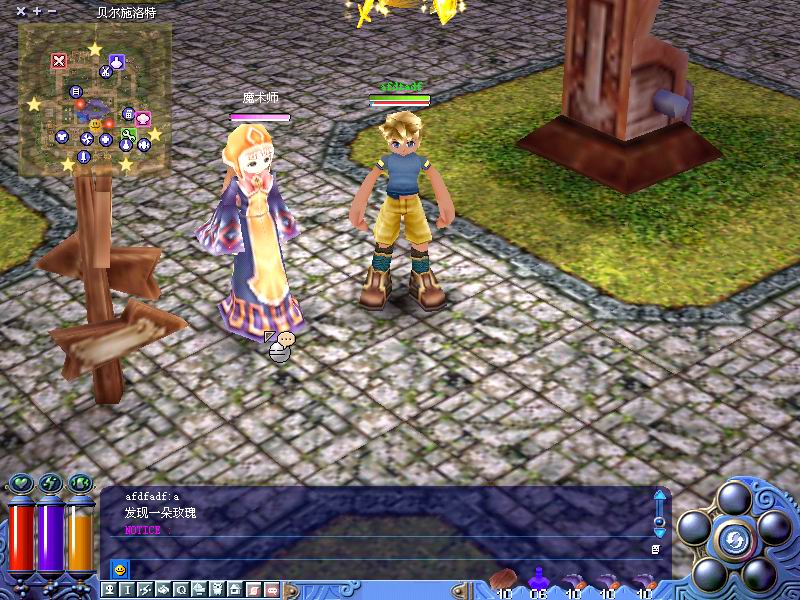Select the pink chef hat marker on minimap
The width and height of the screenshot is (800, 600).
point(143,117)
